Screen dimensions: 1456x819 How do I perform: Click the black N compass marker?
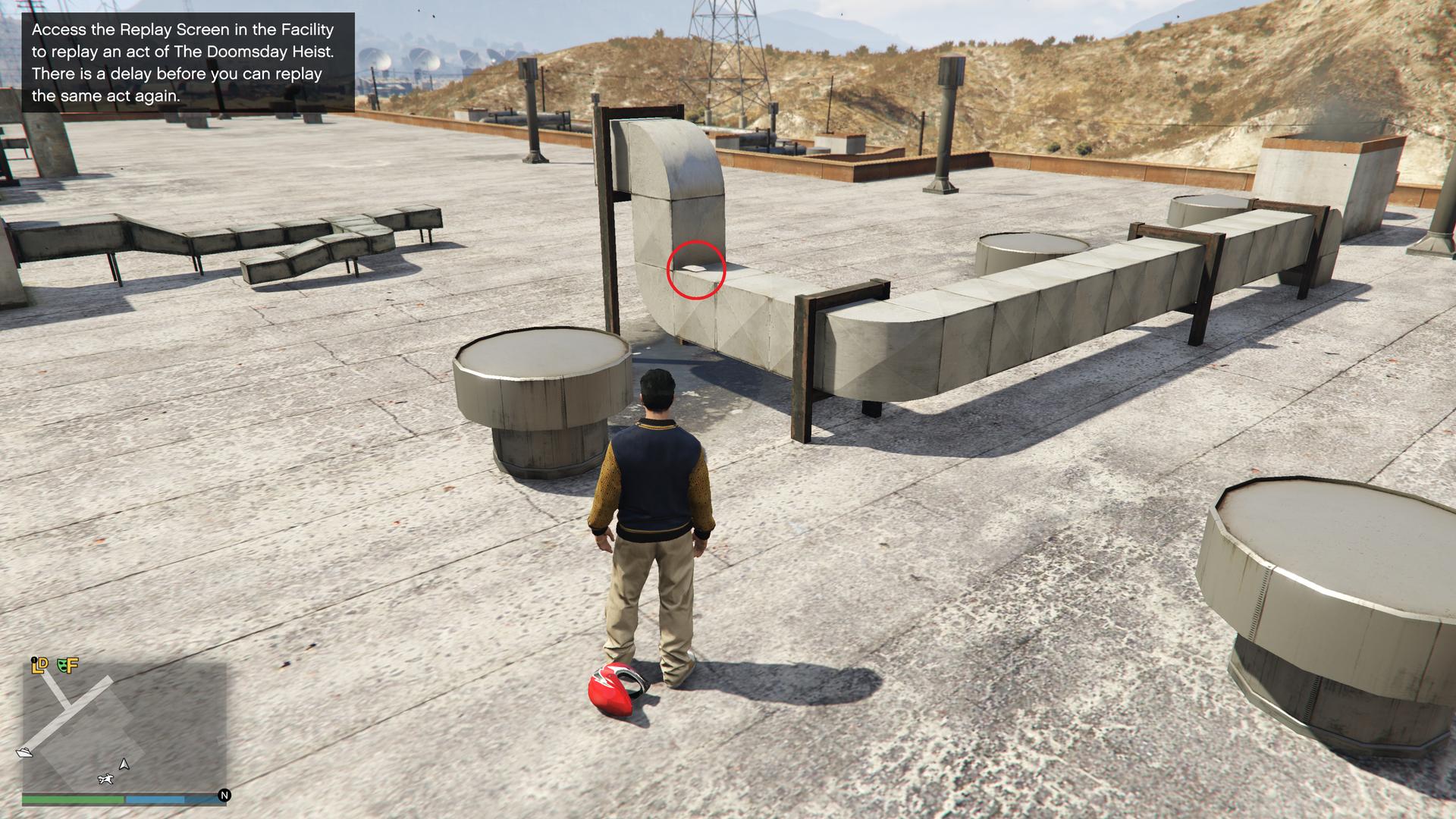224,795
